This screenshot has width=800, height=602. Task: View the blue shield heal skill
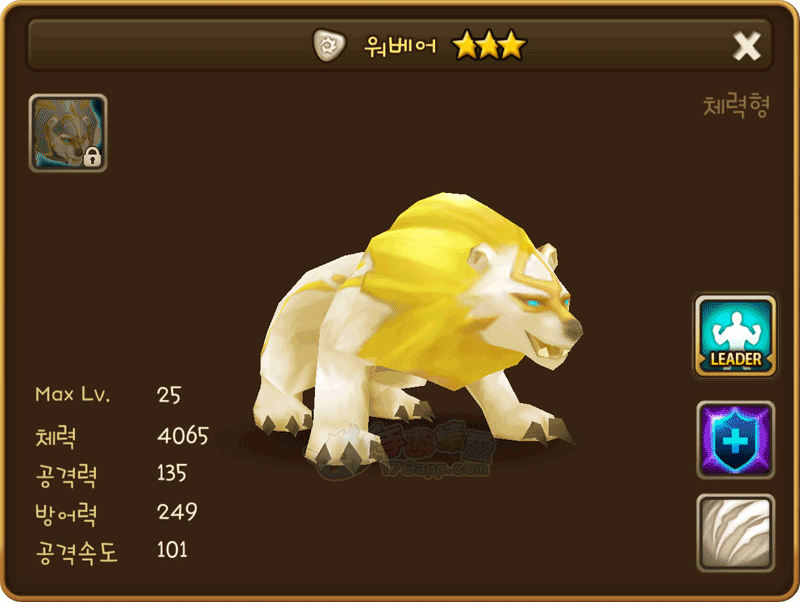point(735,440)
